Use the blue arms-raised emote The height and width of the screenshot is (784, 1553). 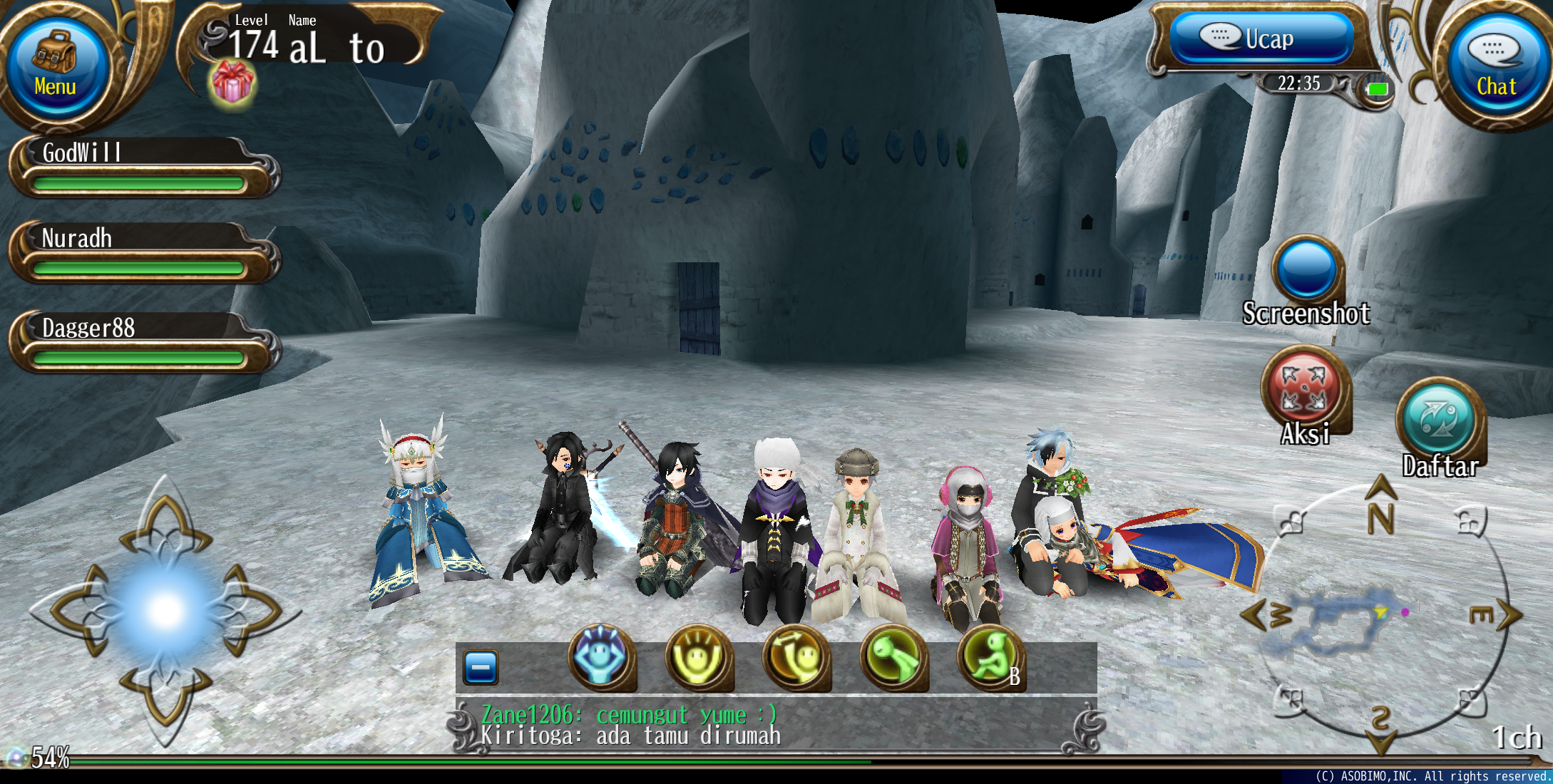[x=601, y=658]
